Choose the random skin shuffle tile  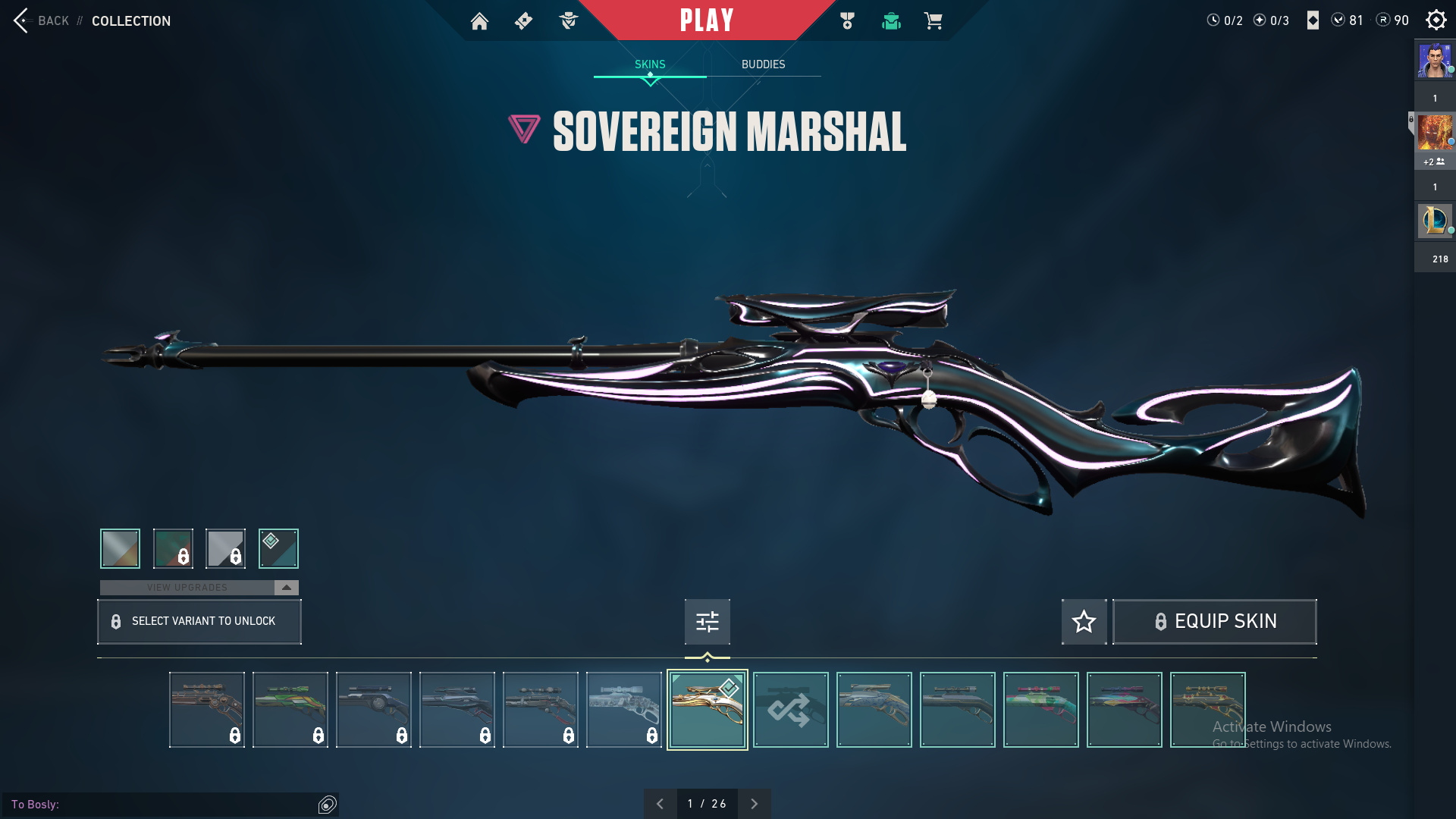(x=790, y=710)
